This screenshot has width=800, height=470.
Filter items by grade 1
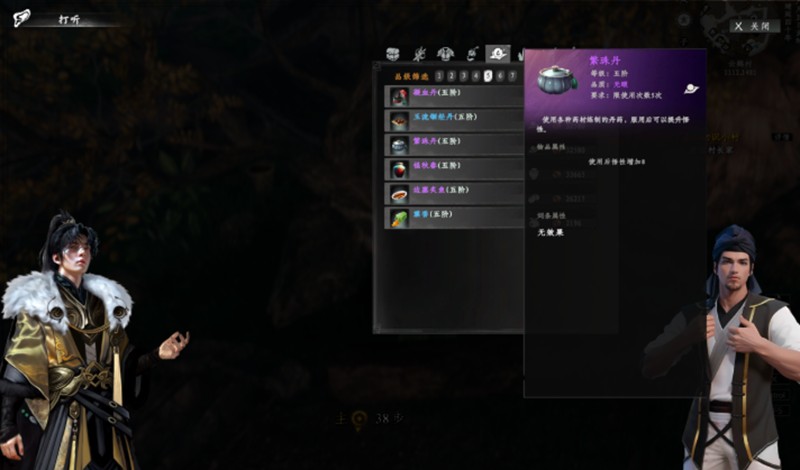439,75
